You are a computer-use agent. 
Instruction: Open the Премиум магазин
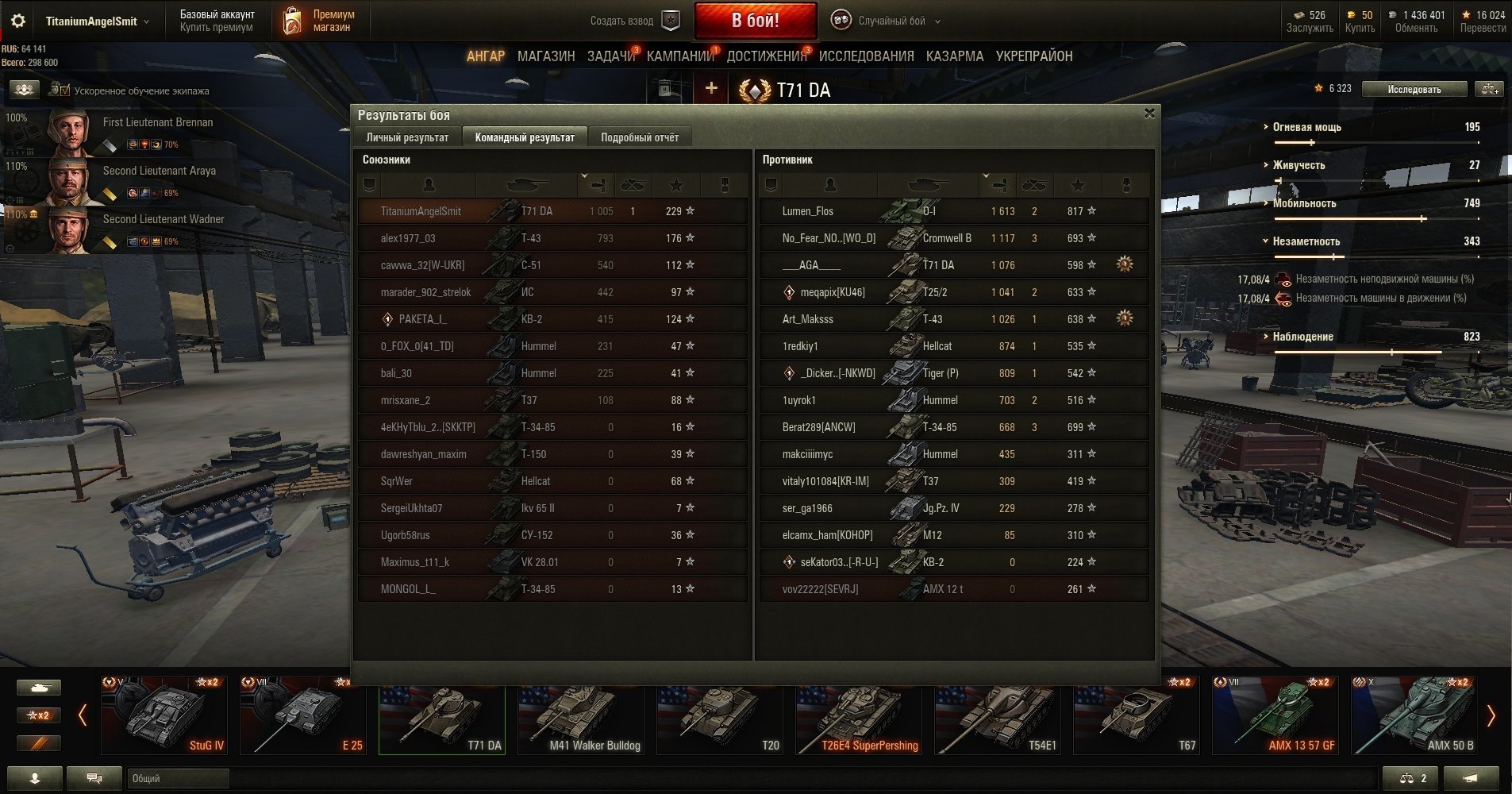click(x=320, y=21)
